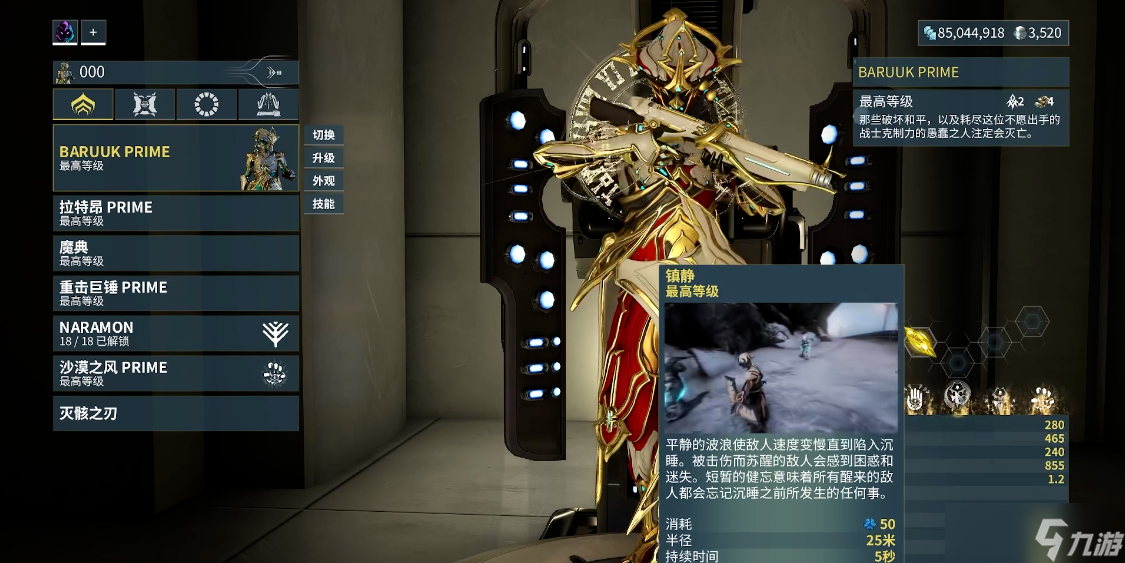Image resolution: width=1125 pixels, height=563 pixels.
Task: Show the 技能 abilities panel
Action: (323, 204)
